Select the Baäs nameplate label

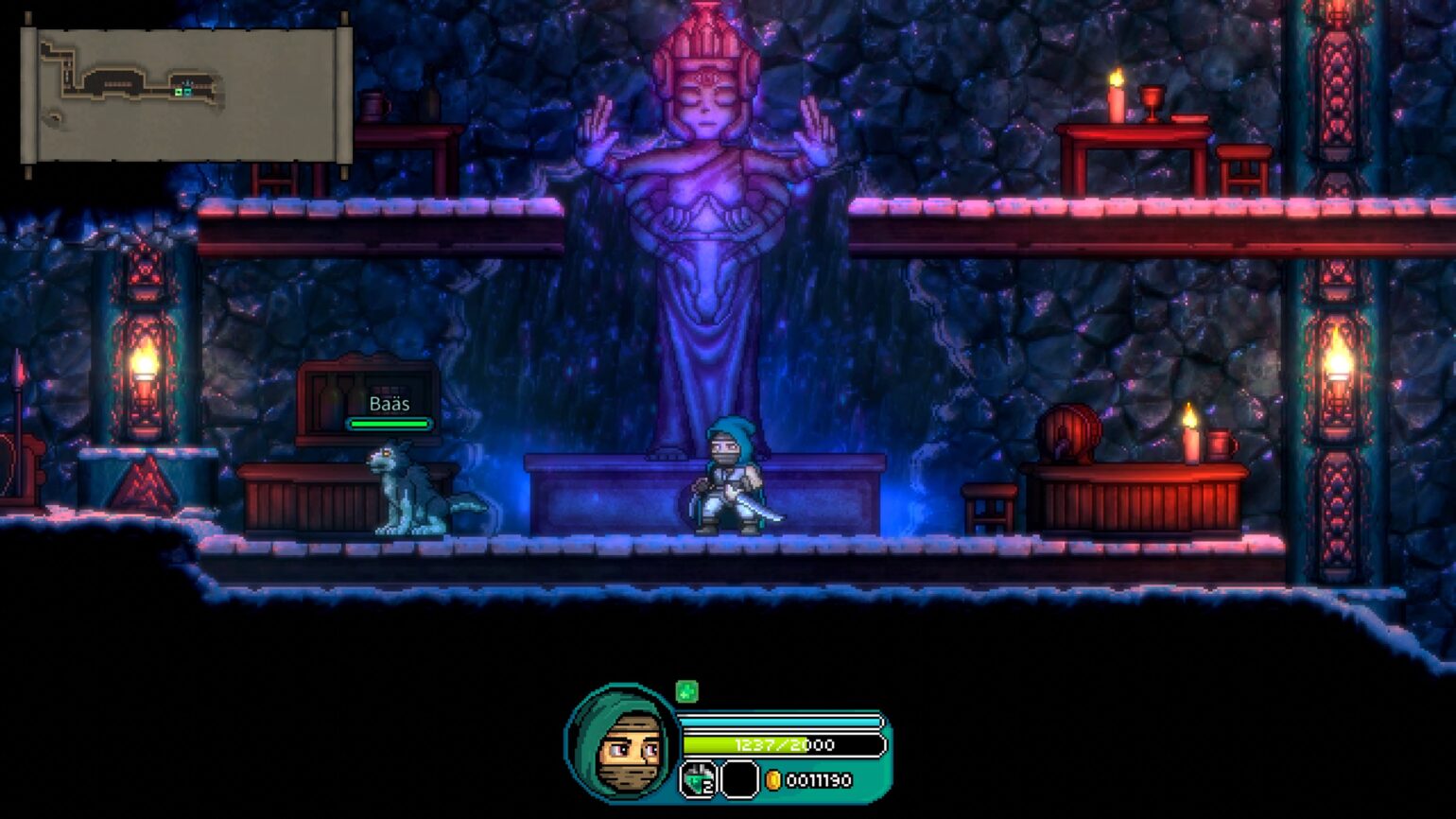click(x=389, y=404)
